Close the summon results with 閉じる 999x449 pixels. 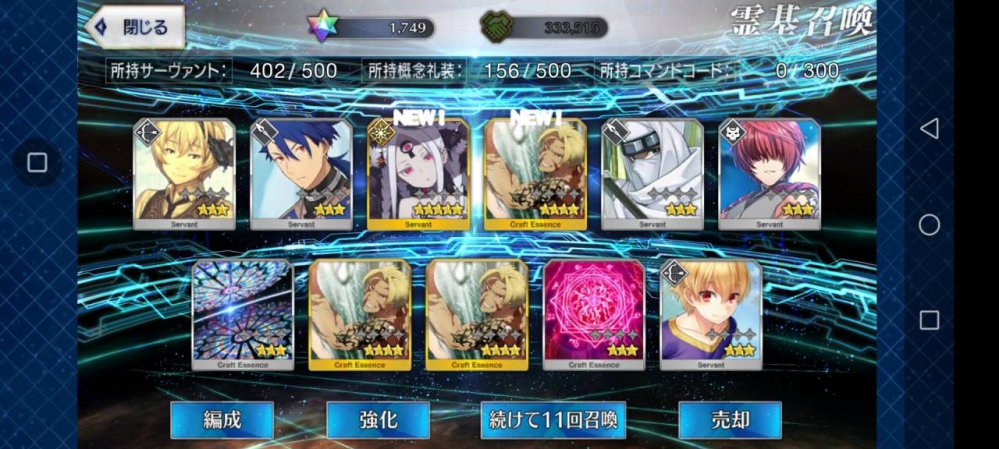(x=136, y=27)
